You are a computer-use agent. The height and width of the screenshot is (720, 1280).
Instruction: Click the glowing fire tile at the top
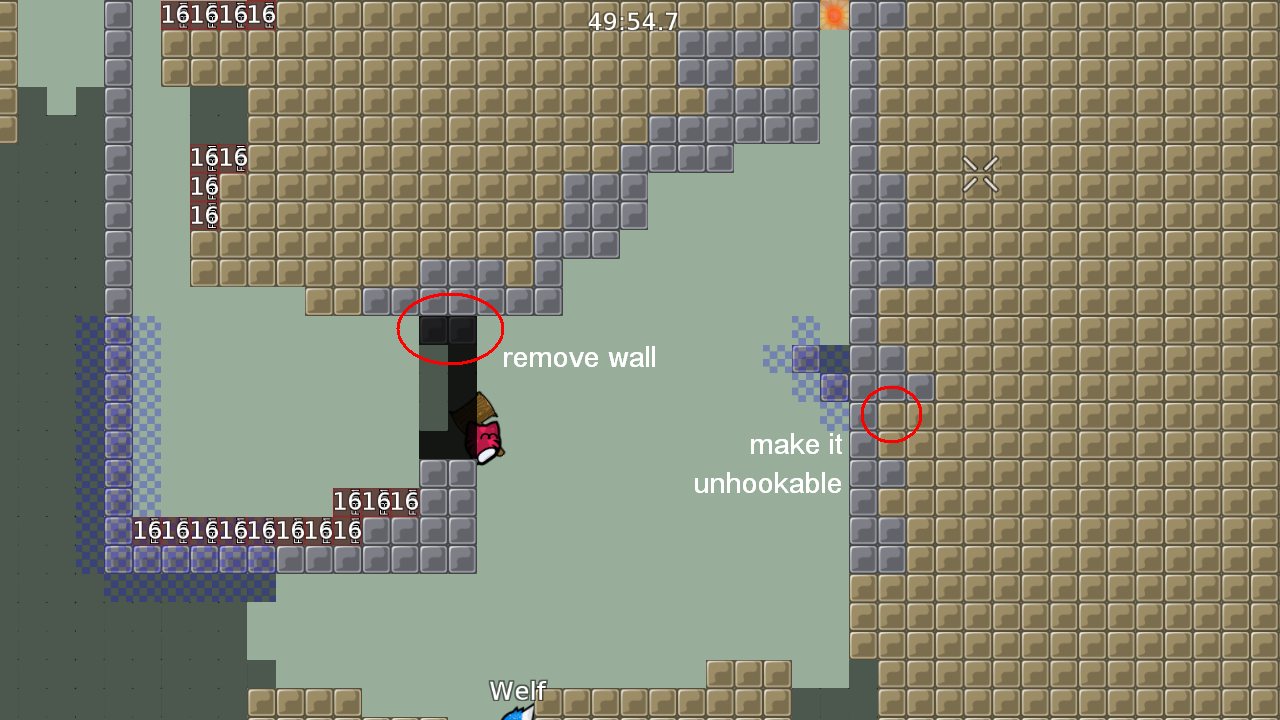(x=836, y=15)
